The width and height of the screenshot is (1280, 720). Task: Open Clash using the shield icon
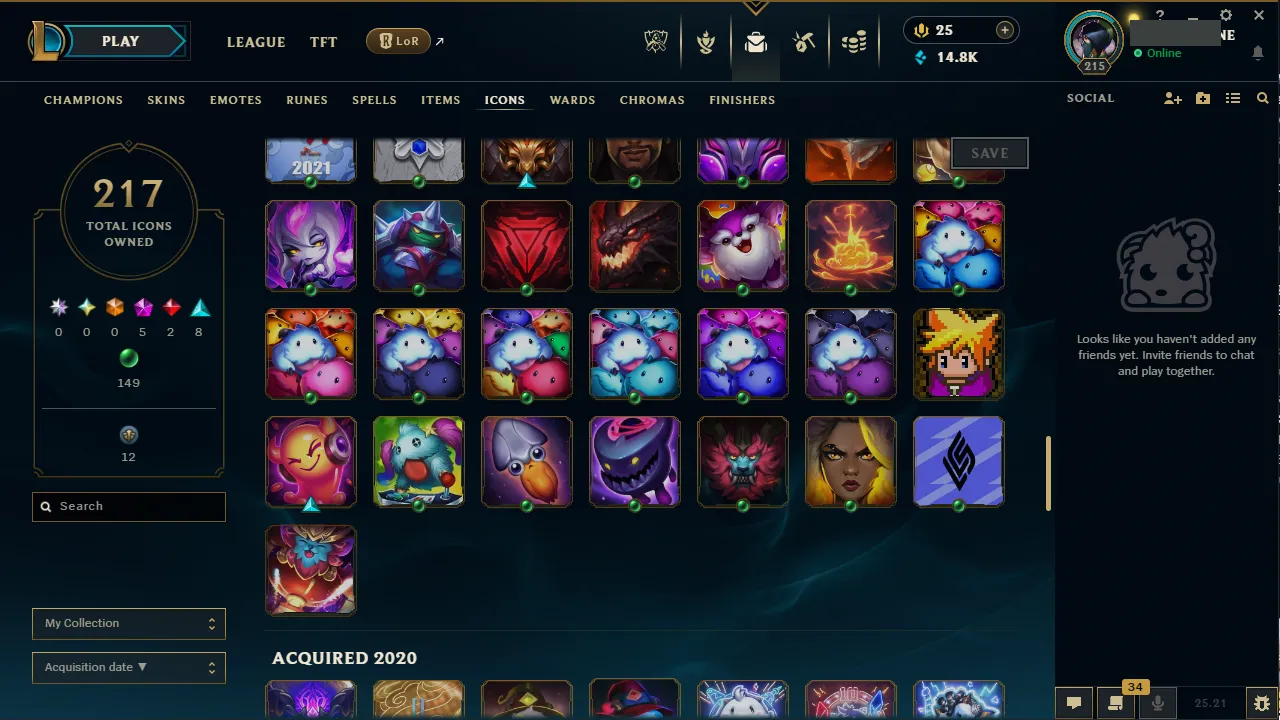click(x=706, y=41)
